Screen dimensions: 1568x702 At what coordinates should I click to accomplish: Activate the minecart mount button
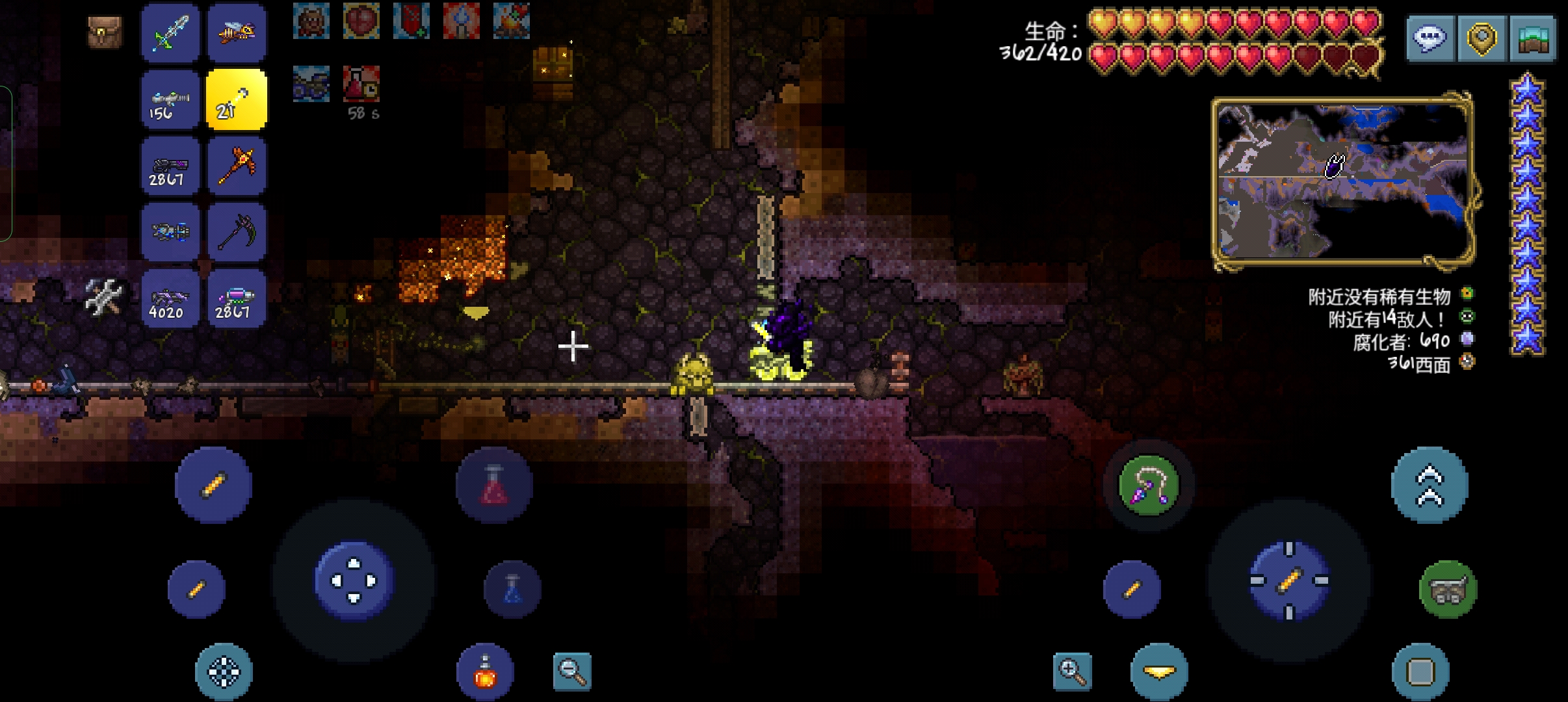(x=1448, y=589)
